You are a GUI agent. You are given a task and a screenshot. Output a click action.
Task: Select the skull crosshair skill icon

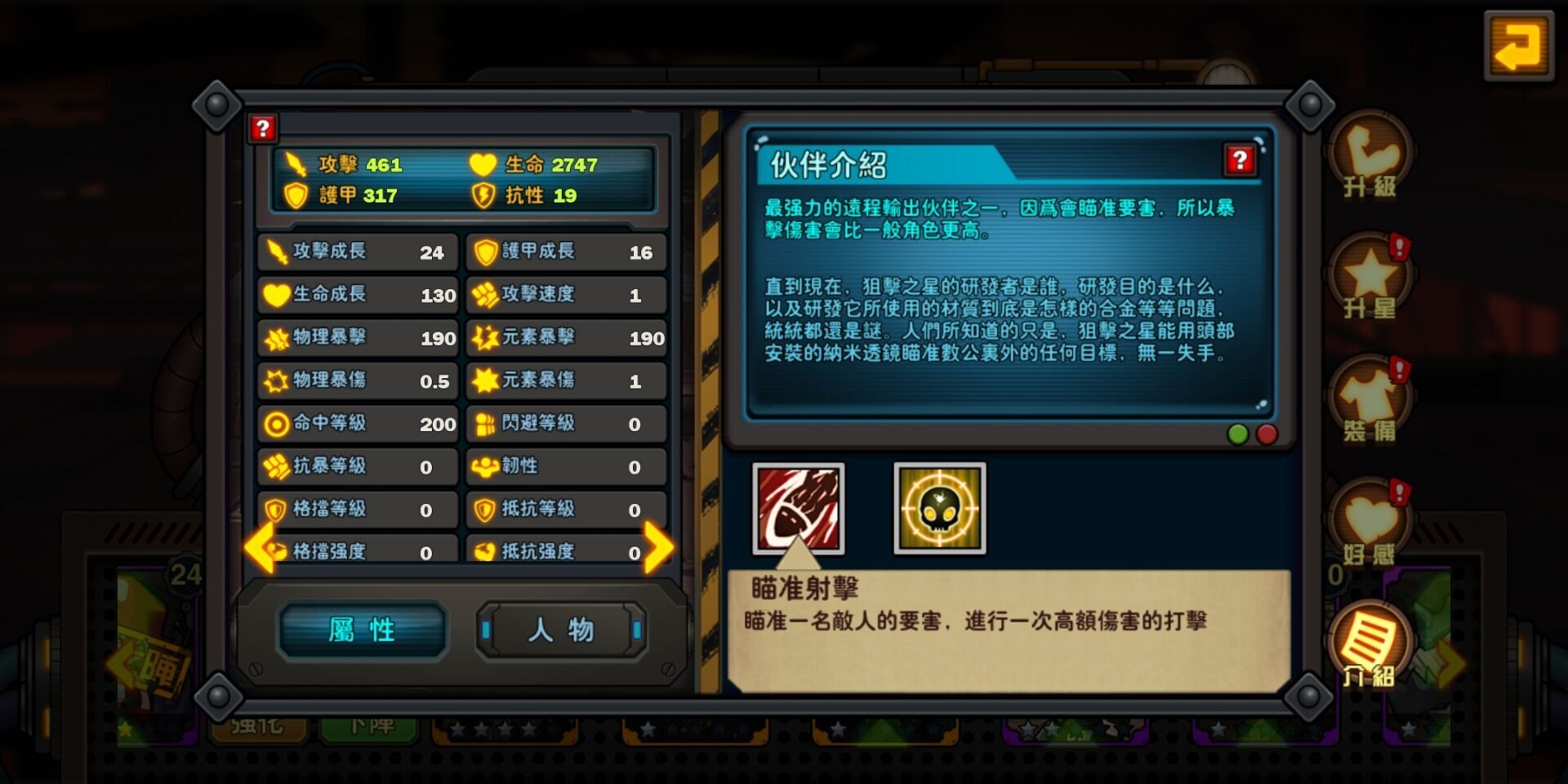(938, 508)
